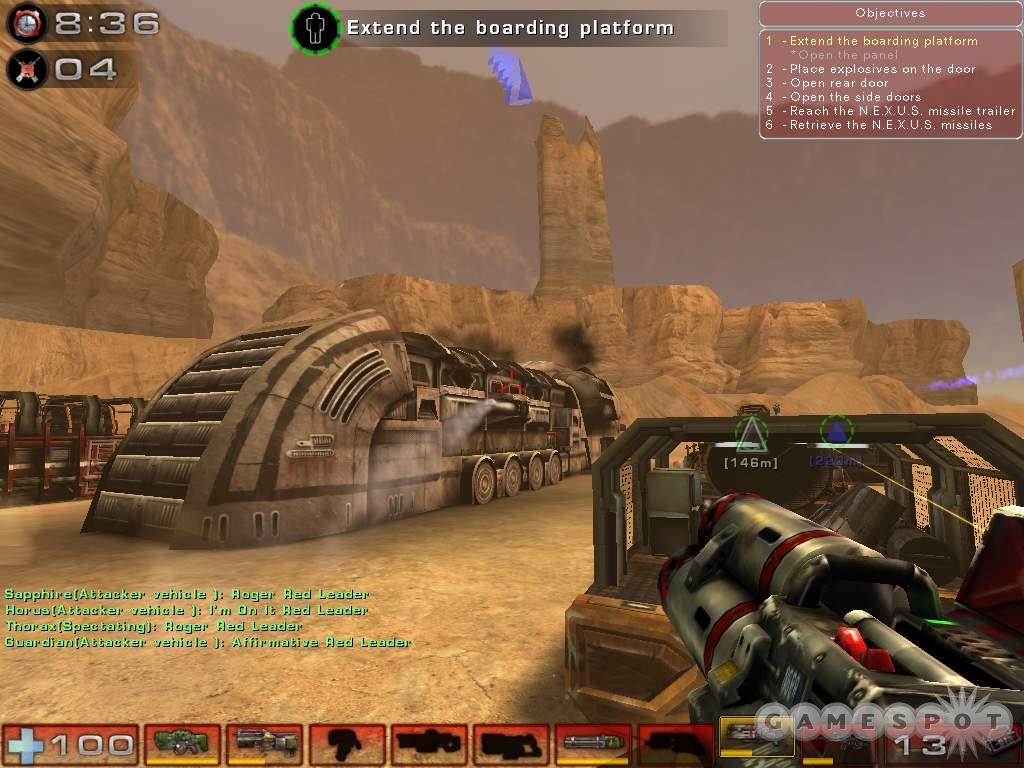Select the highlighted rocket launcher slot

pos(757,739)
